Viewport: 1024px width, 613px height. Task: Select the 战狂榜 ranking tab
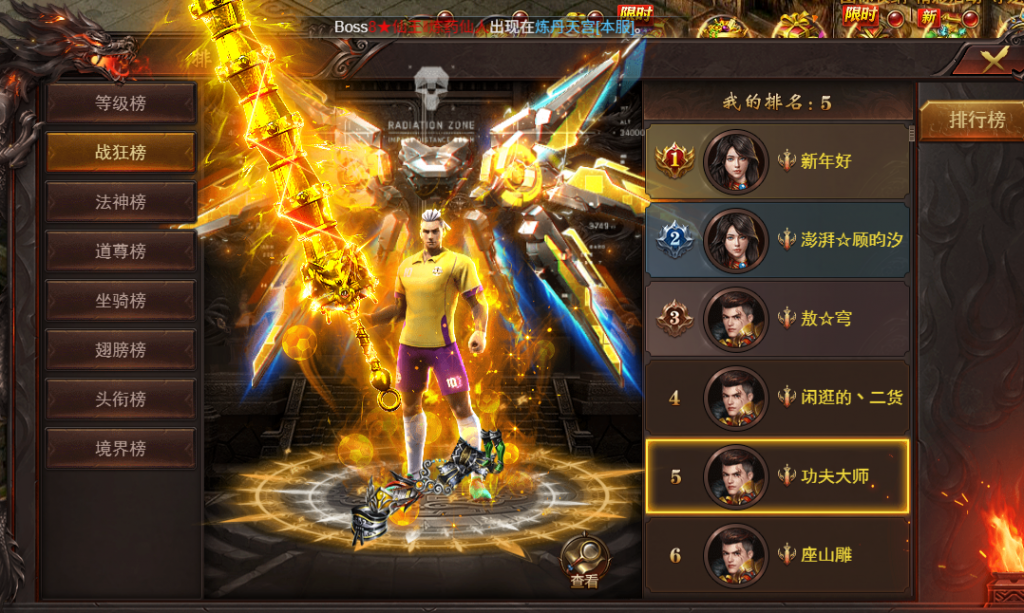point(120,152)
